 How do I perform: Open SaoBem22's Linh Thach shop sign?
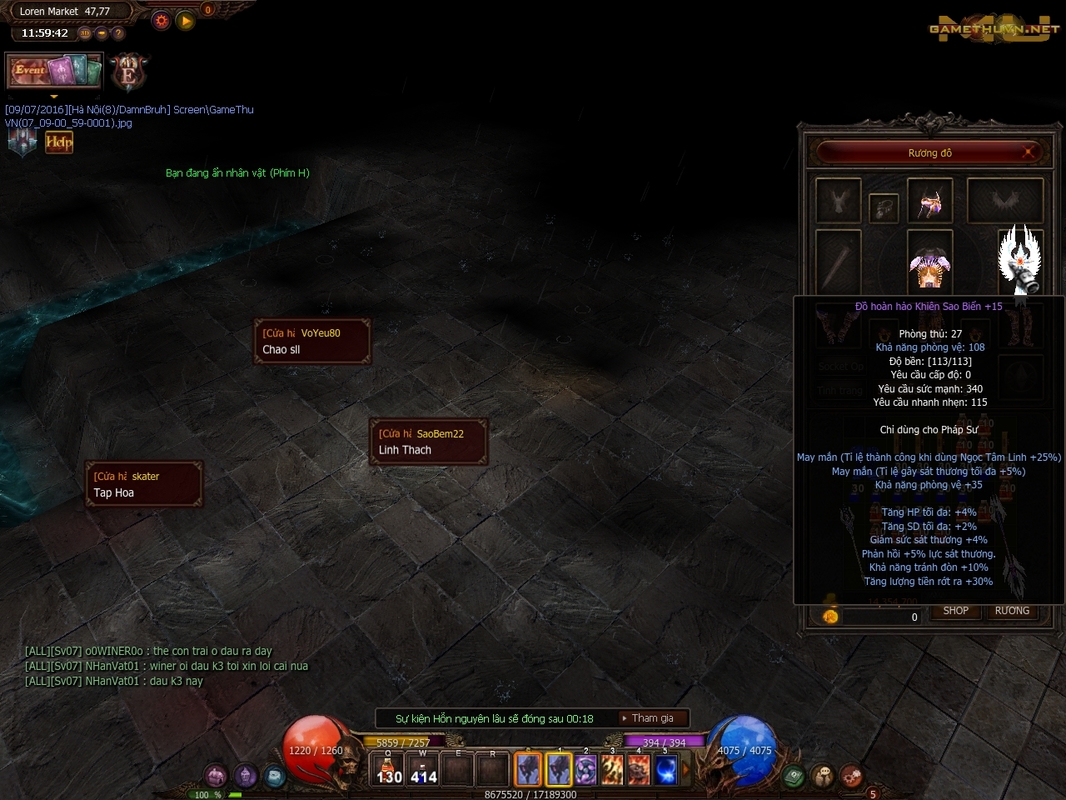click(x=429, y=442)
